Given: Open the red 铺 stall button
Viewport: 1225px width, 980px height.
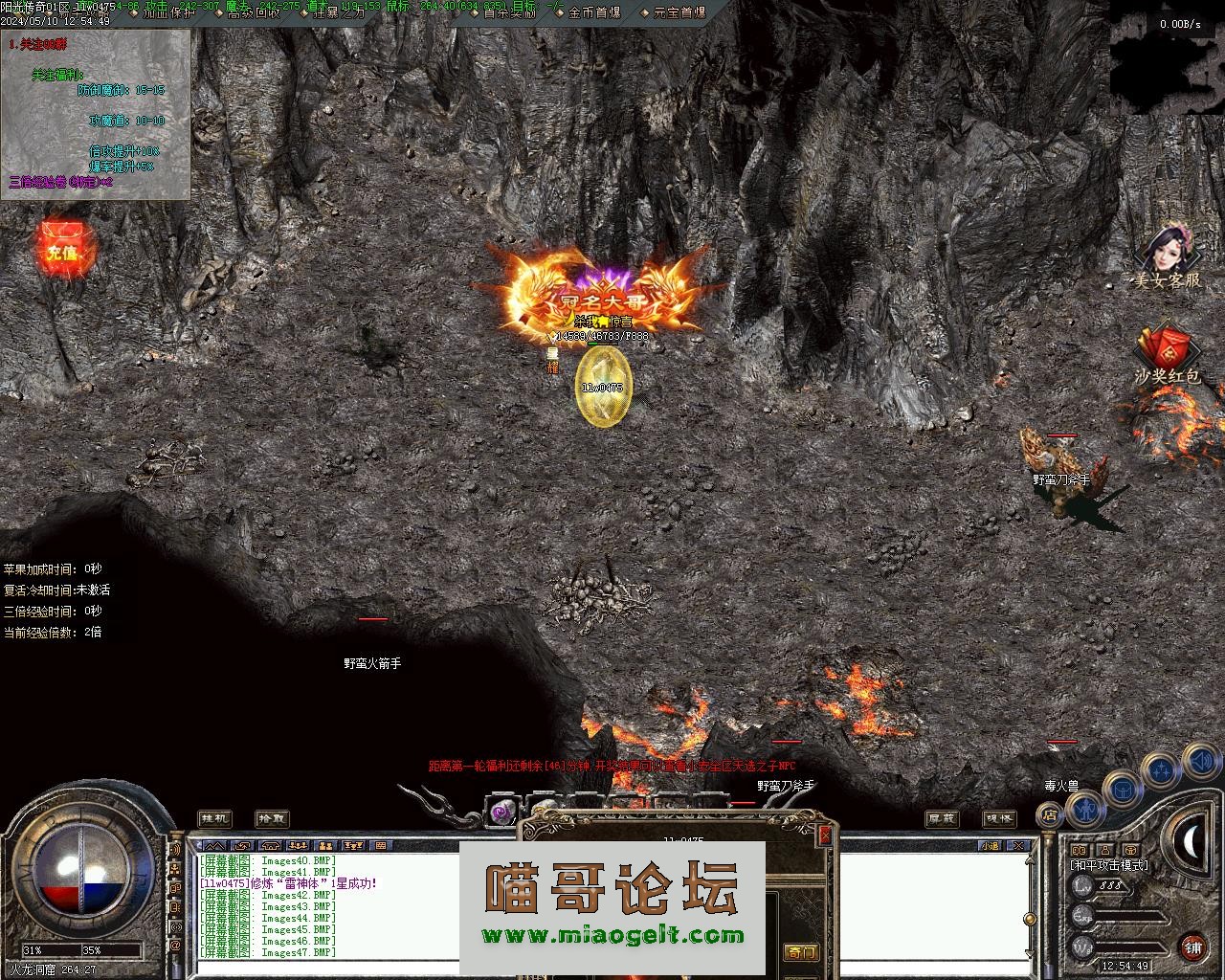Looking at the screenshot, I should click(x=1192, y=948).
